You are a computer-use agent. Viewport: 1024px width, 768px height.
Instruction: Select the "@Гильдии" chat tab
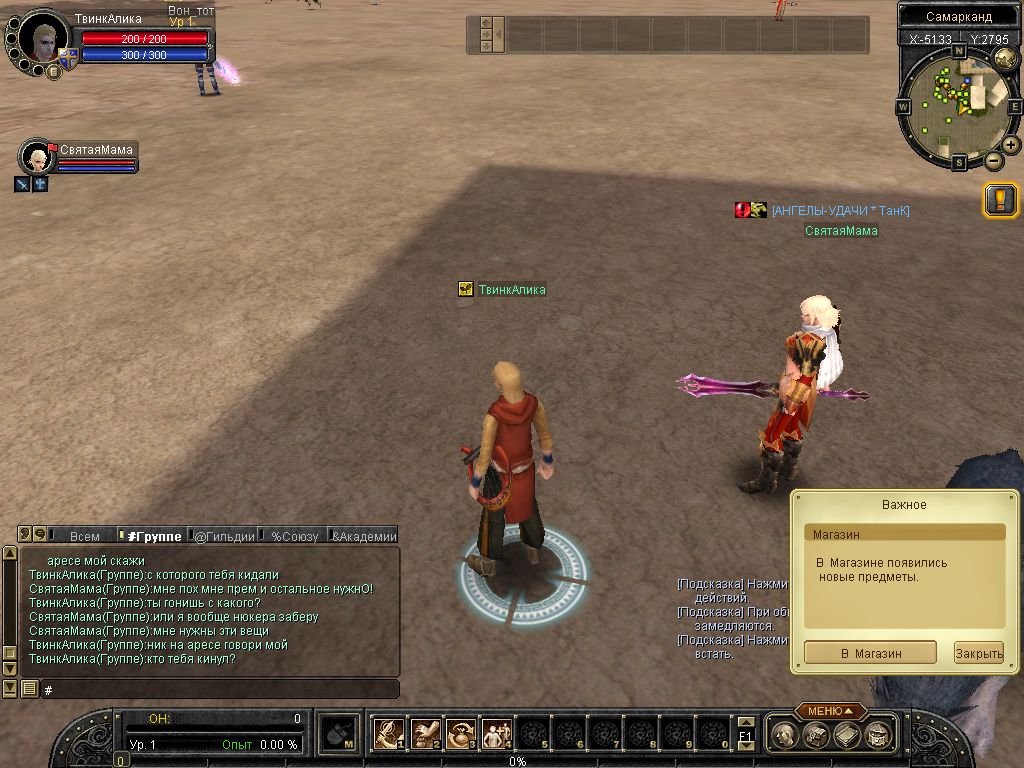point(224,536)
